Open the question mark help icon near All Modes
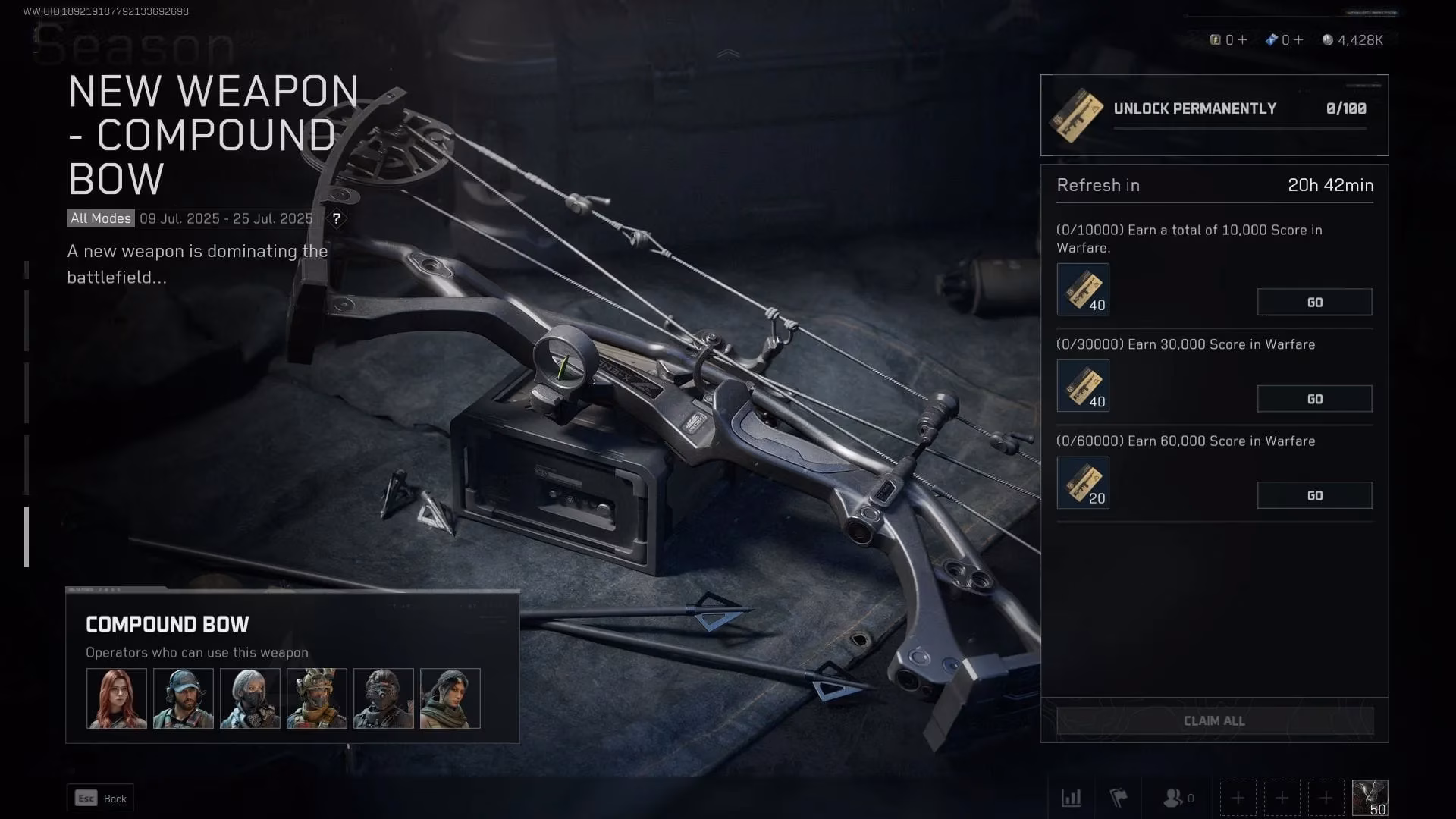 [337, 219]
